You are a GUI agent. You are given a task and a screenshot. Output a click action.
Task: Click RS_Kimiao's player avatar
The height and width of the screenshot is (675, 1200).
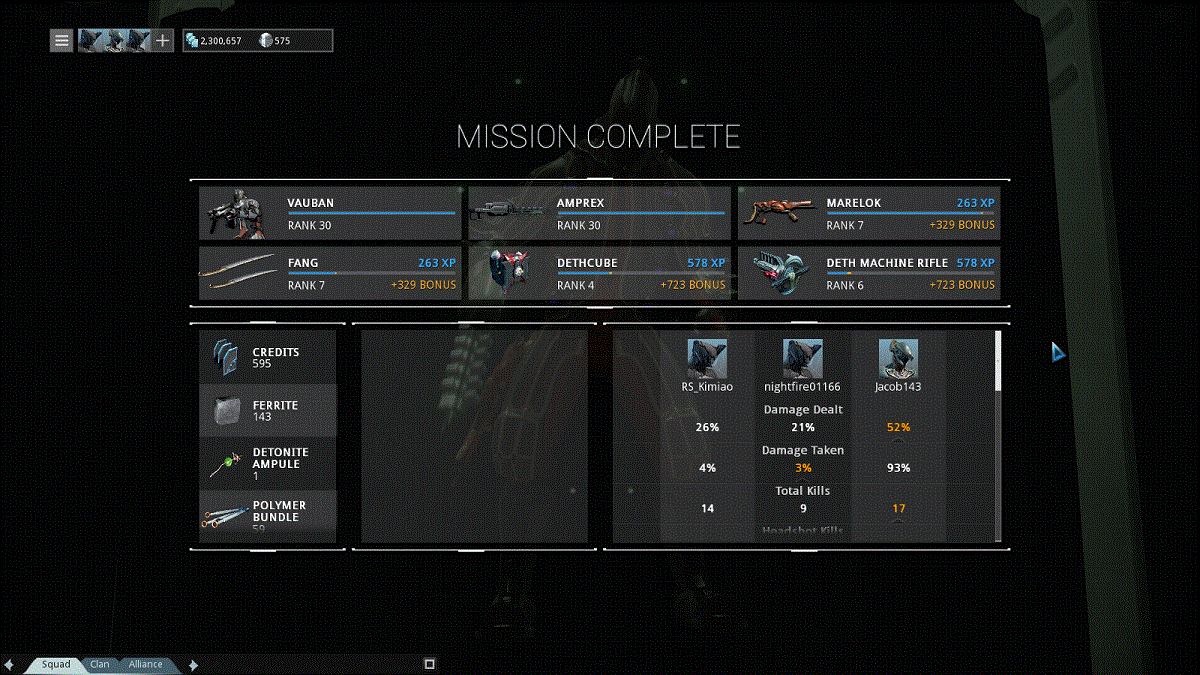pyautogui.click(x=707, y=359)
